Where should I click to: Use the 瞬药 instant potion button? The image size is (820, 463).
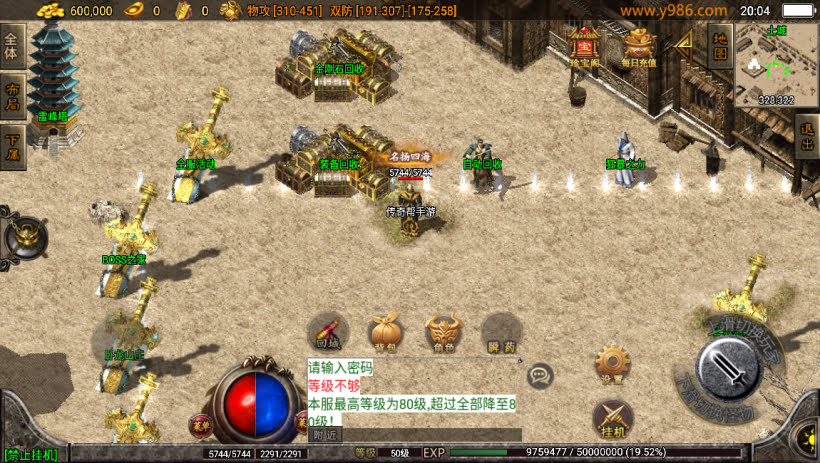[501, 332]
